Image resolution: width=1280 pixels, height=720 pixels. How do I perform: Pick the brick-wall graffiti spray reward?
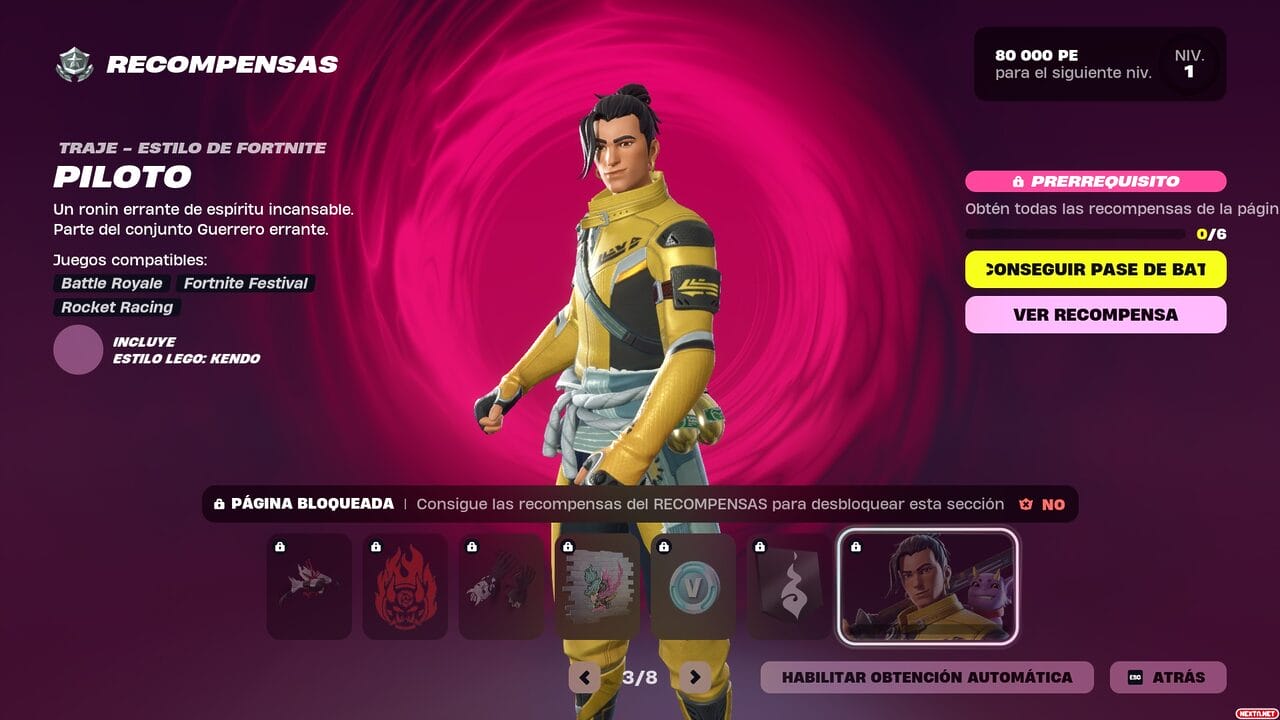pos(597,586)
